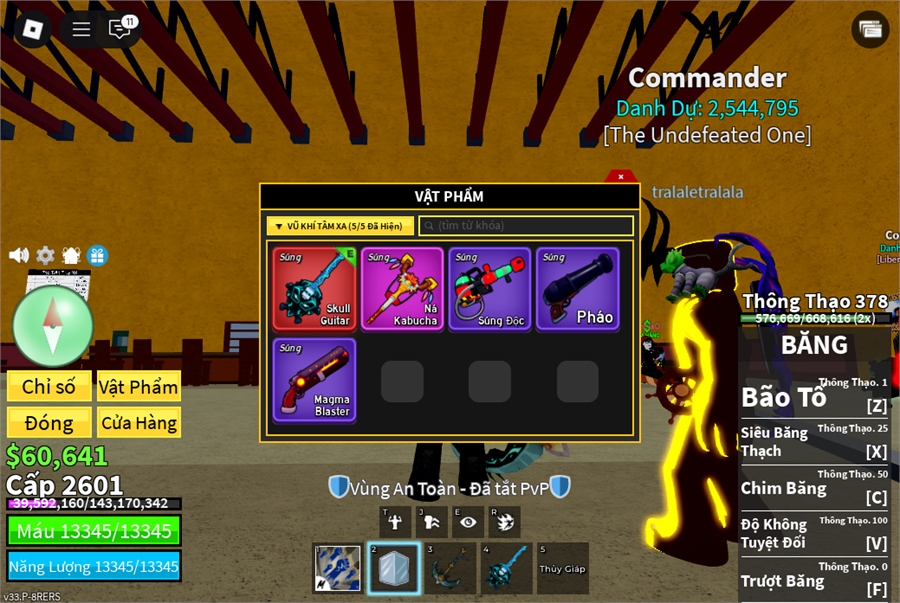
Task: Toggle the yellow Vật Phẩm button
Action: click(138, 386)
